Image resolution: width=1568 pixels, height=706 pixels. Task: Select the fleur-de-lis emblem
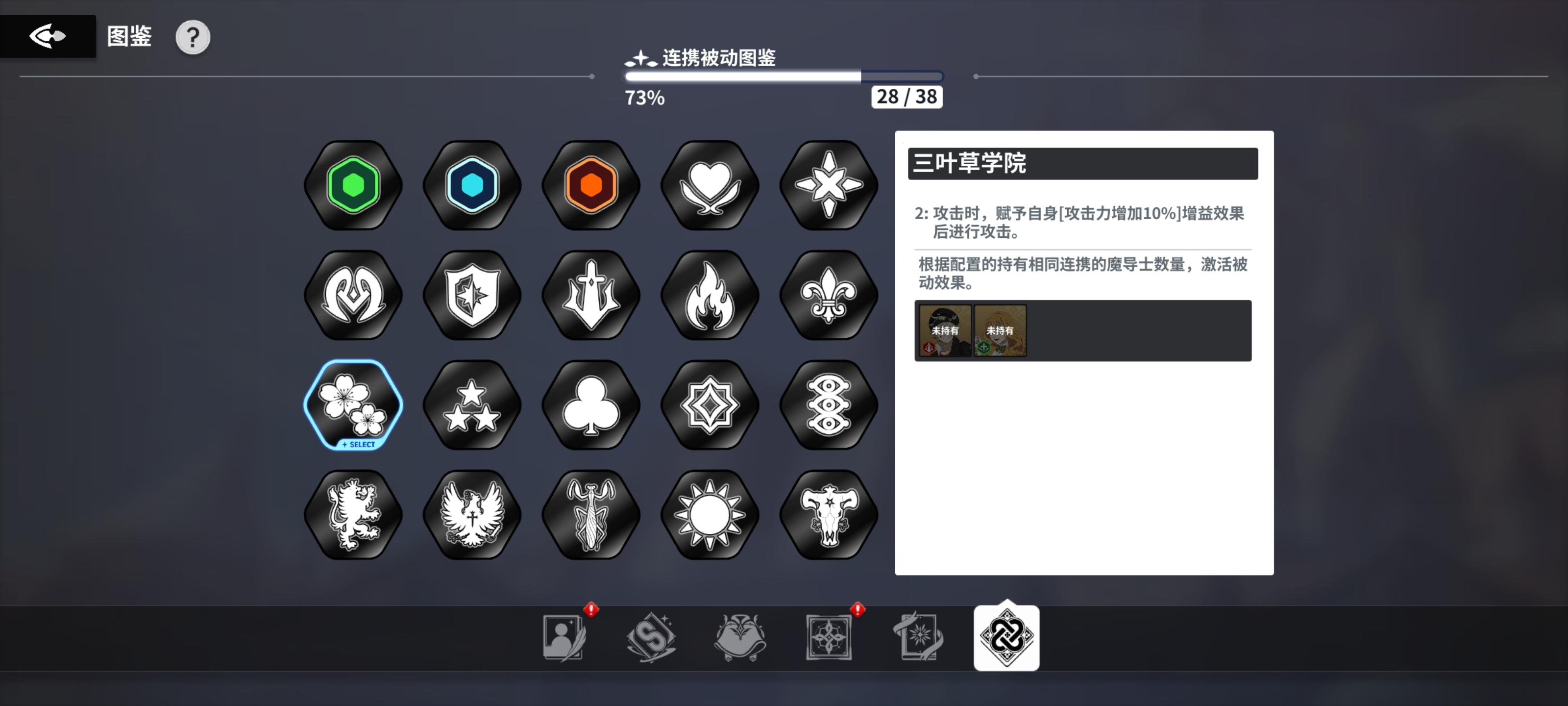pos(828,296)
